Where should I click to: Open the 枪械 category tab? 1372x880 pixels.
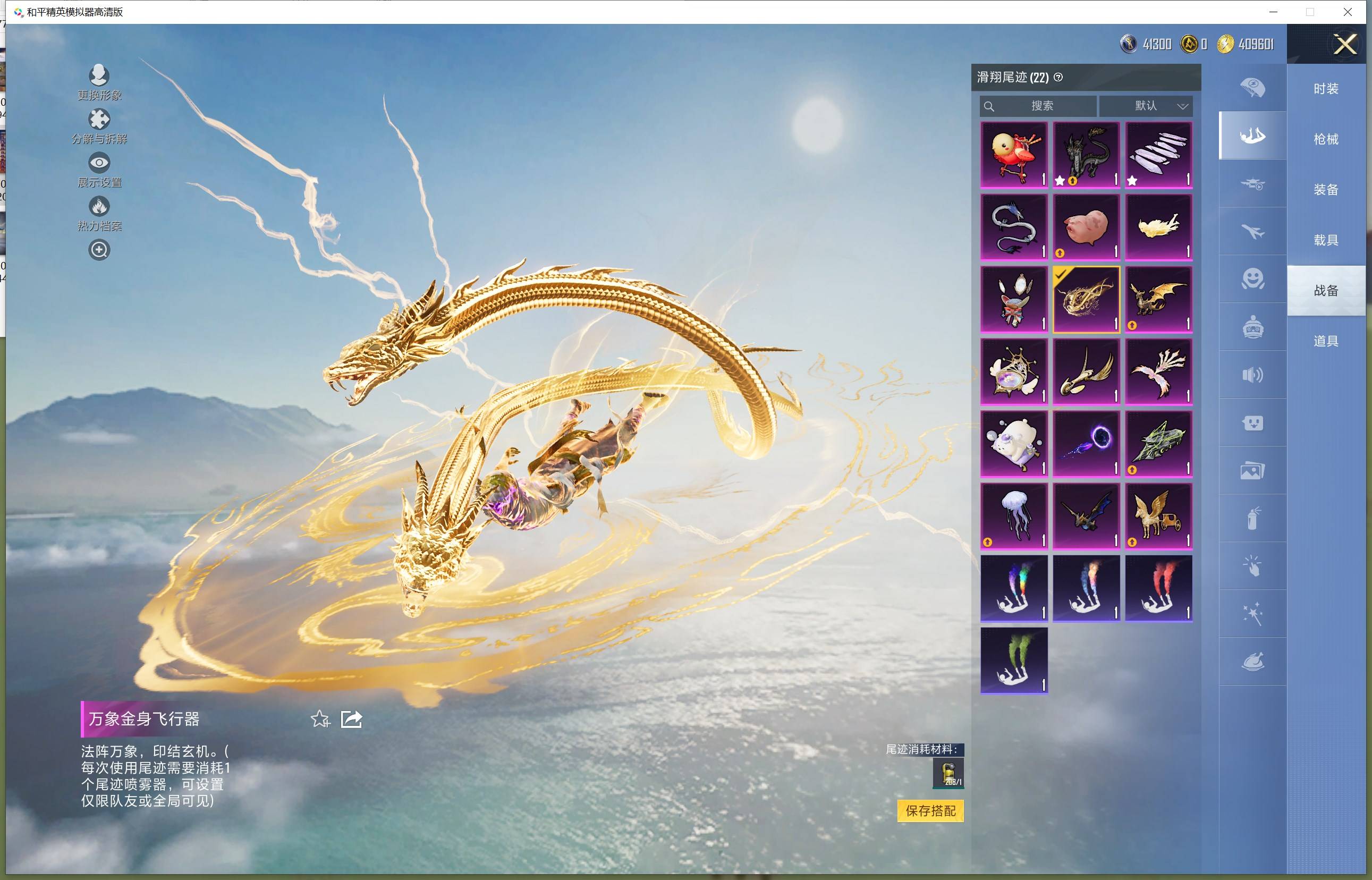point(1326,139)
